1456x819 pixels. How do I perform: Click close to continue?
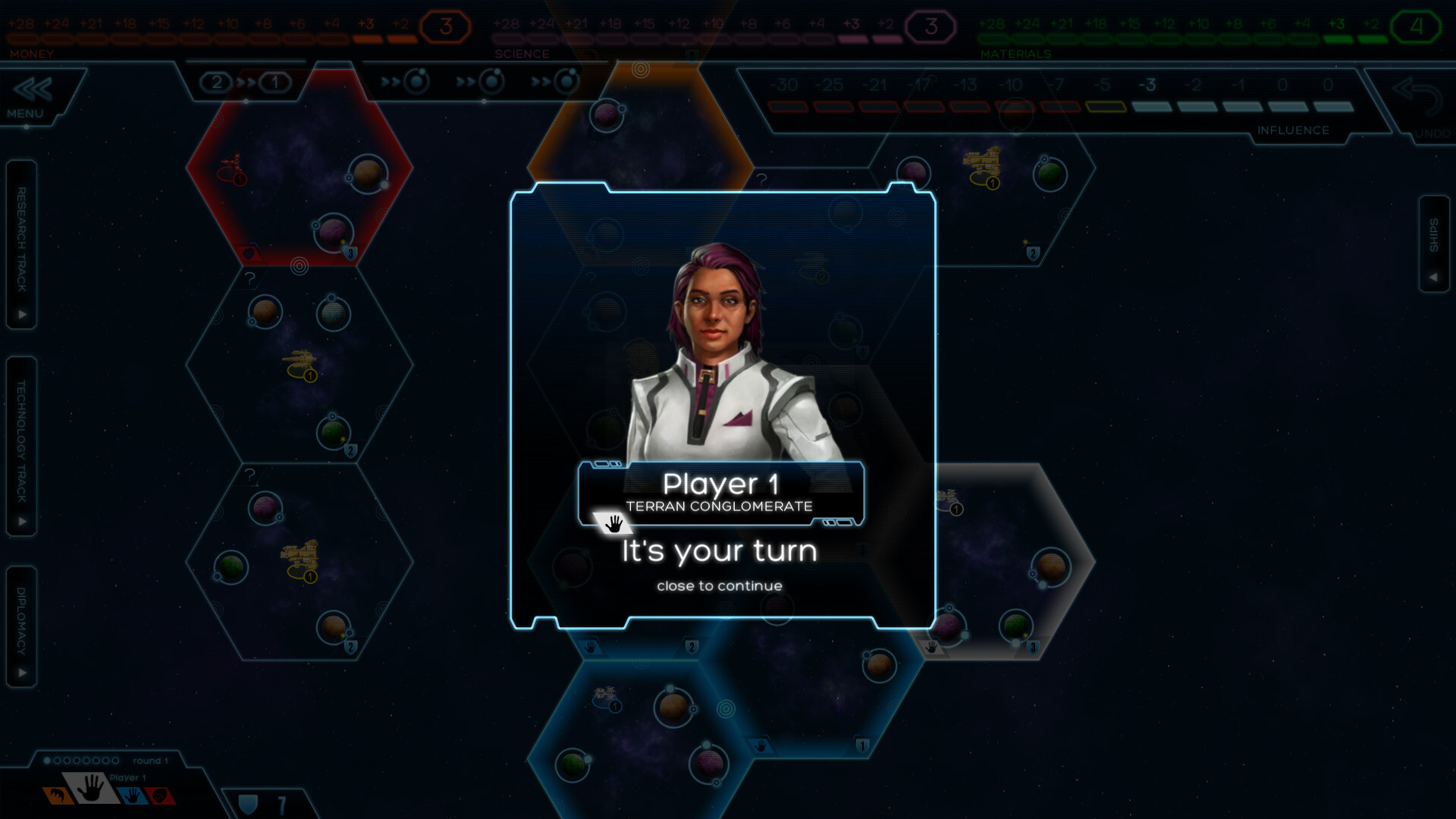tap(719, 585)
